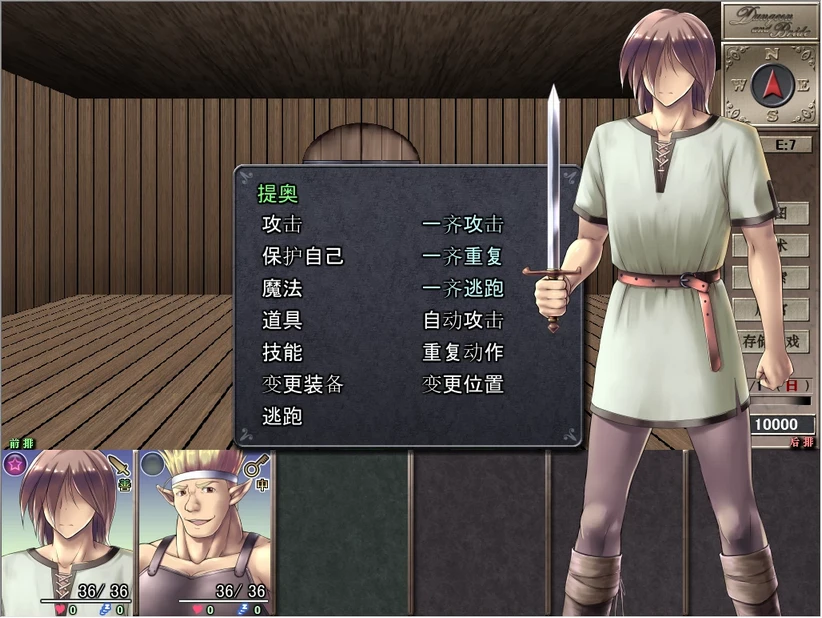Select 一齐重复 to repeat all

tap(462, 257)
